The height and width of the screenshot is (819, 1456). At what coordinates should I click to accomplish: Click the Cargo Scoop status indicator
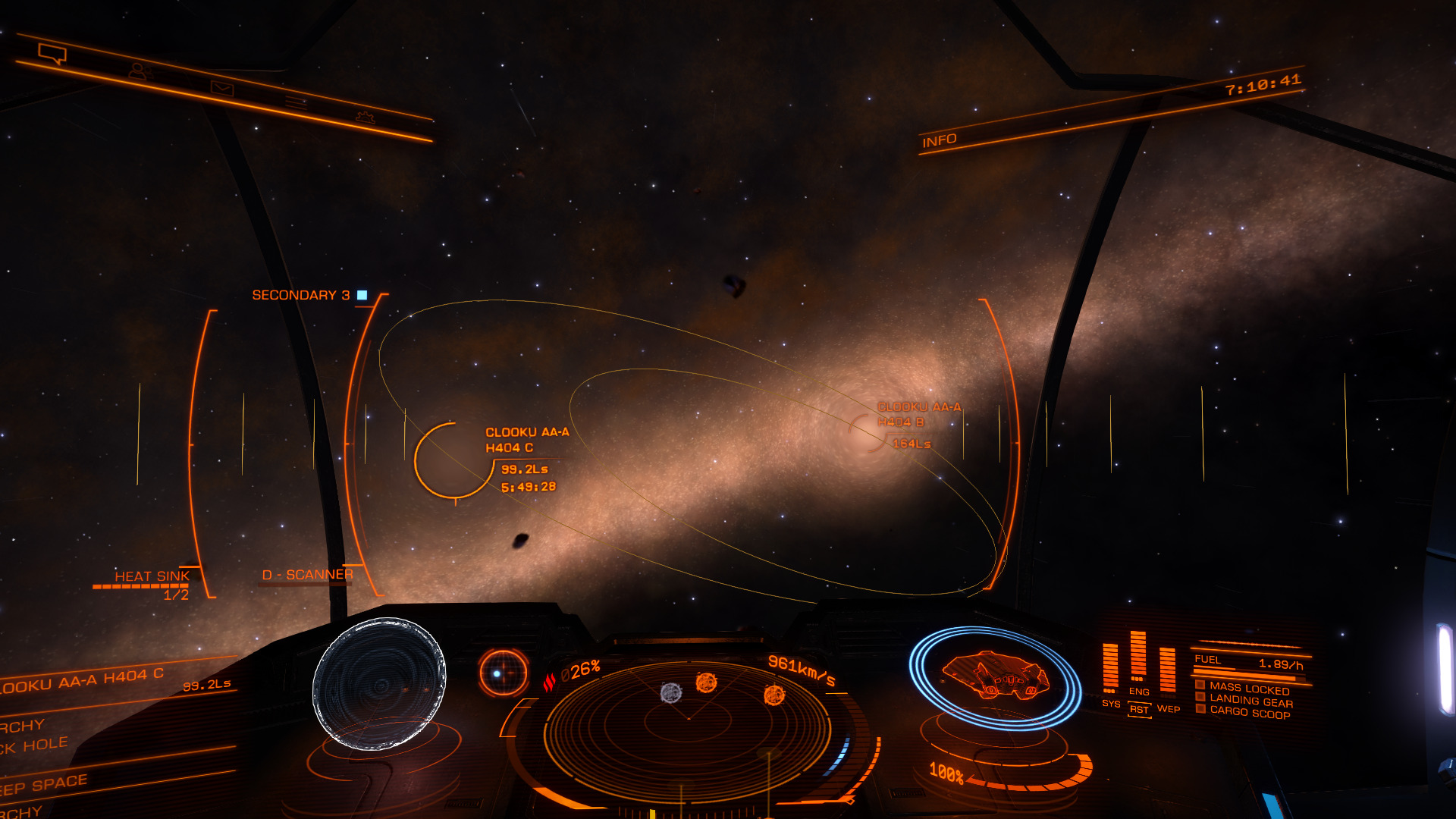[x=1249, y=713]
